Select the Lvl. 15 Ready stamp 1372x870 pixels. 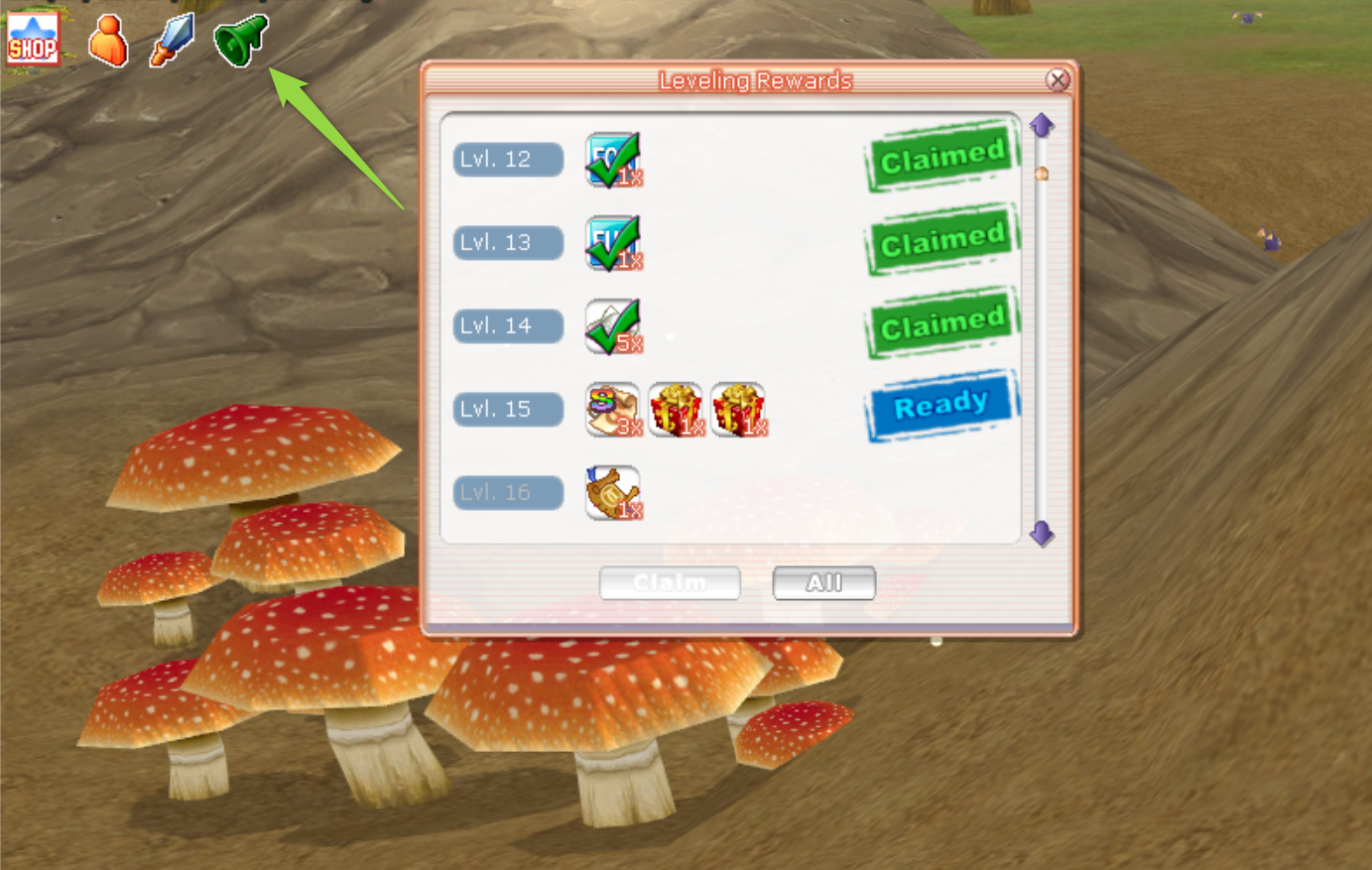941,405
